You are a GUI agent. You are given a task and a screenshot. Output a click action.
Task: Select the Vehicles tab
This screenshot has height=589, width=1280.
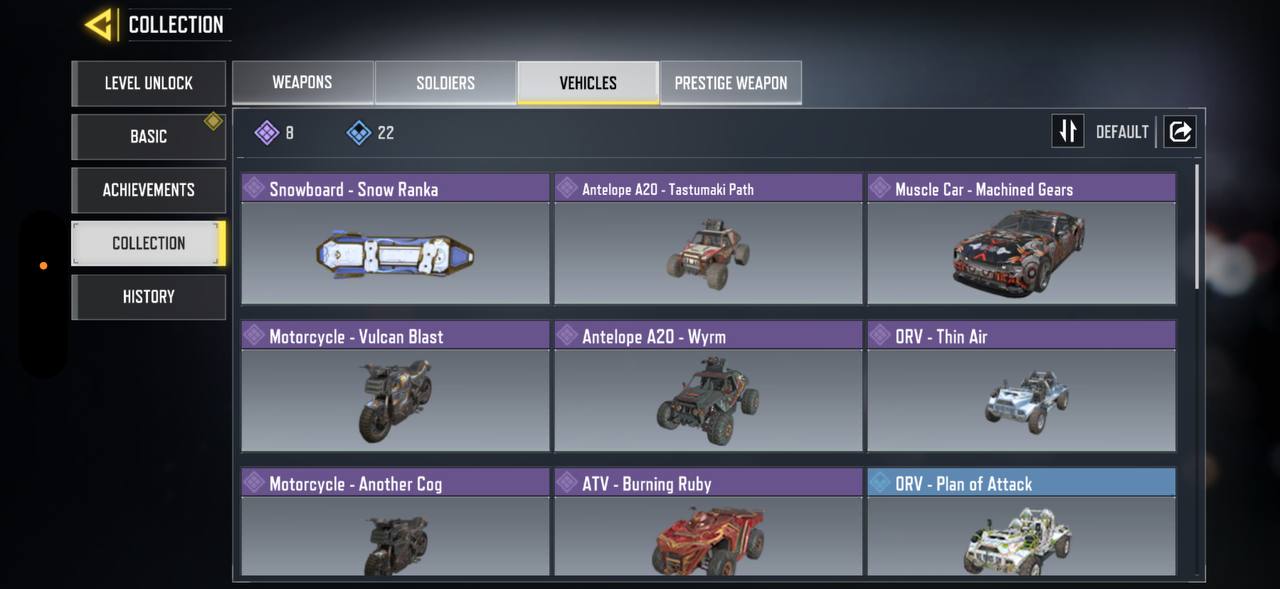588,83
